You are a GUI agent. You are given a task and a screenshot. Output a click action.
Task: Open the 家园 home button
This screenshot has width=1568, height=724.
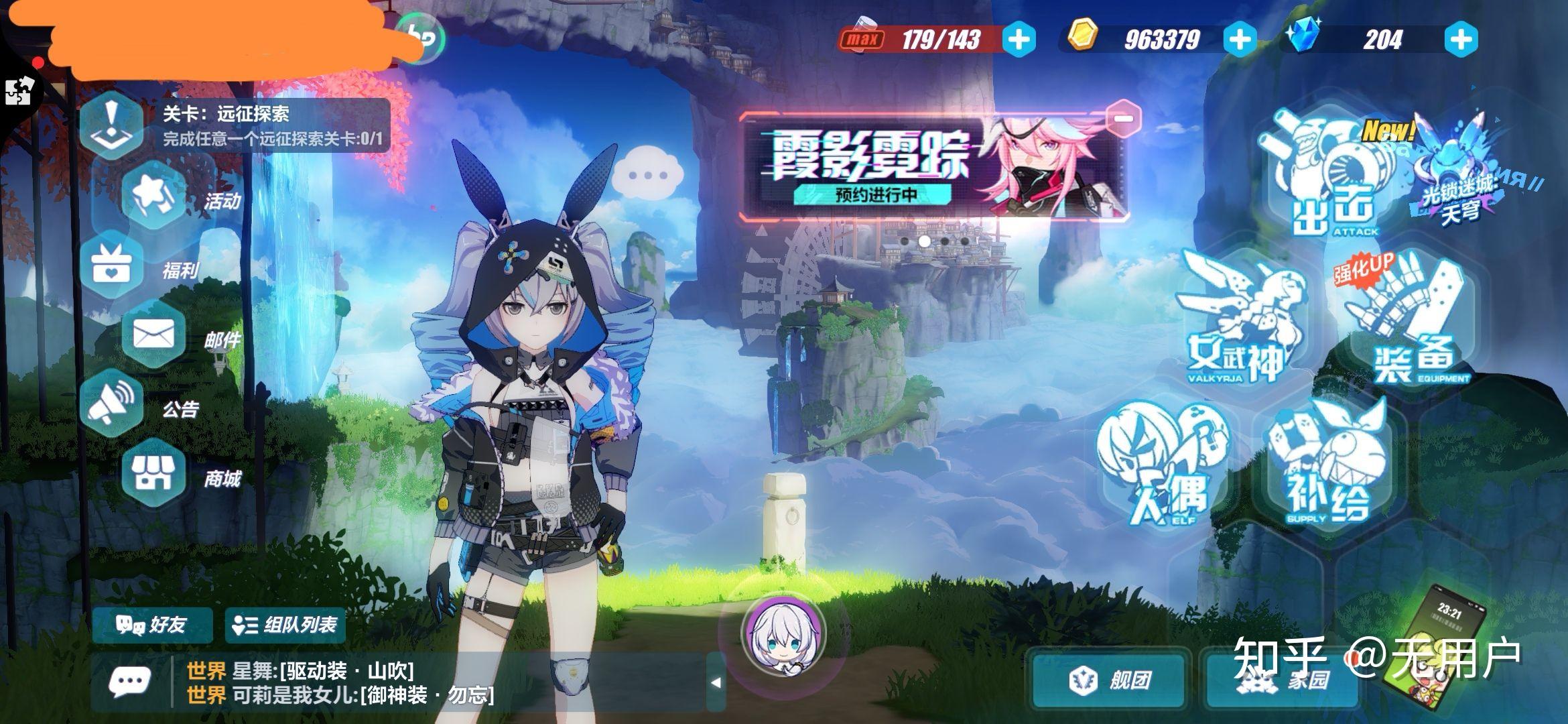pos(1283,680)
